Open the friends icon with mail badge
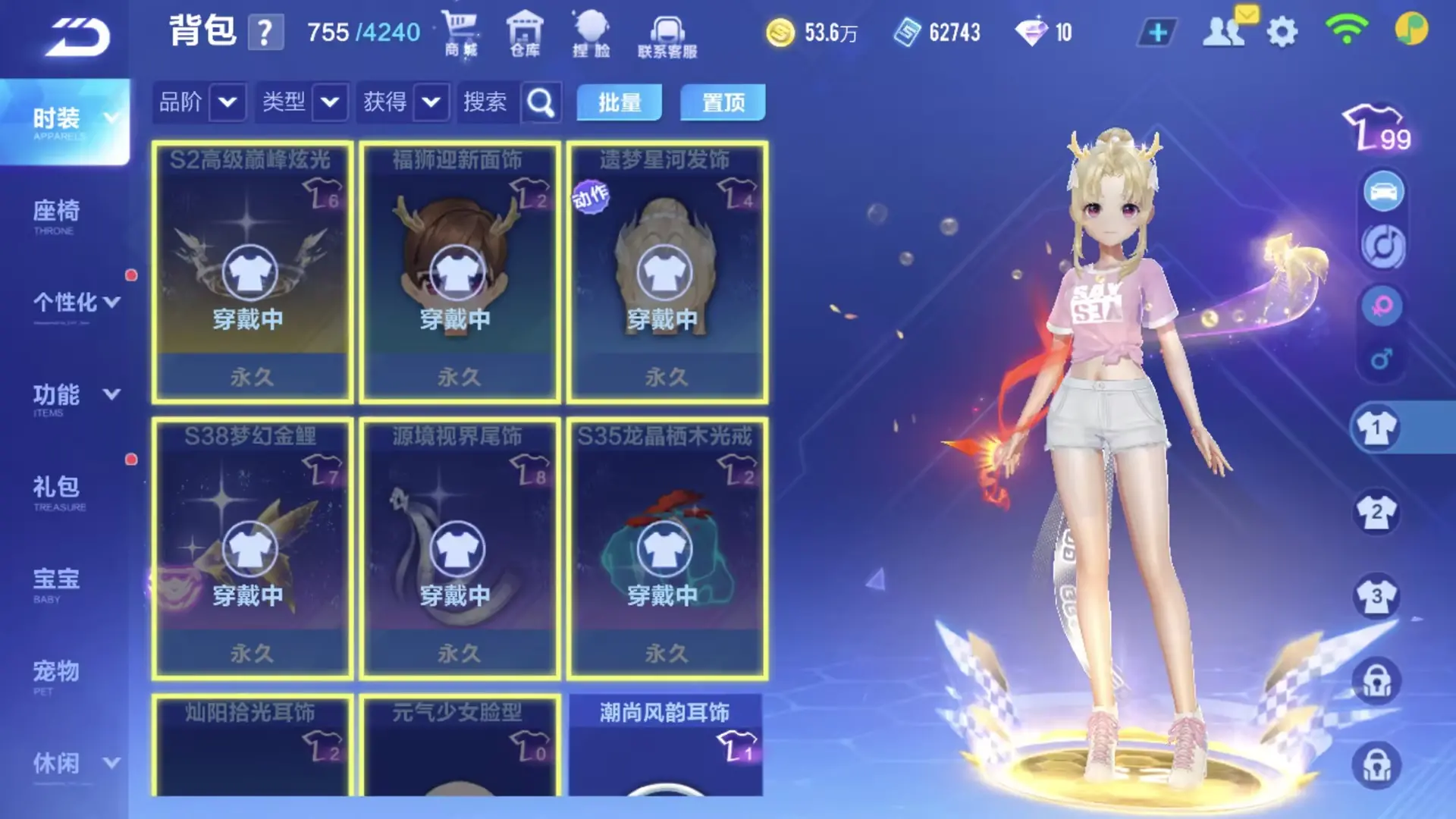Image resolution: width=1456 pixels, height=819 pixels. (x=1224, y=31)
